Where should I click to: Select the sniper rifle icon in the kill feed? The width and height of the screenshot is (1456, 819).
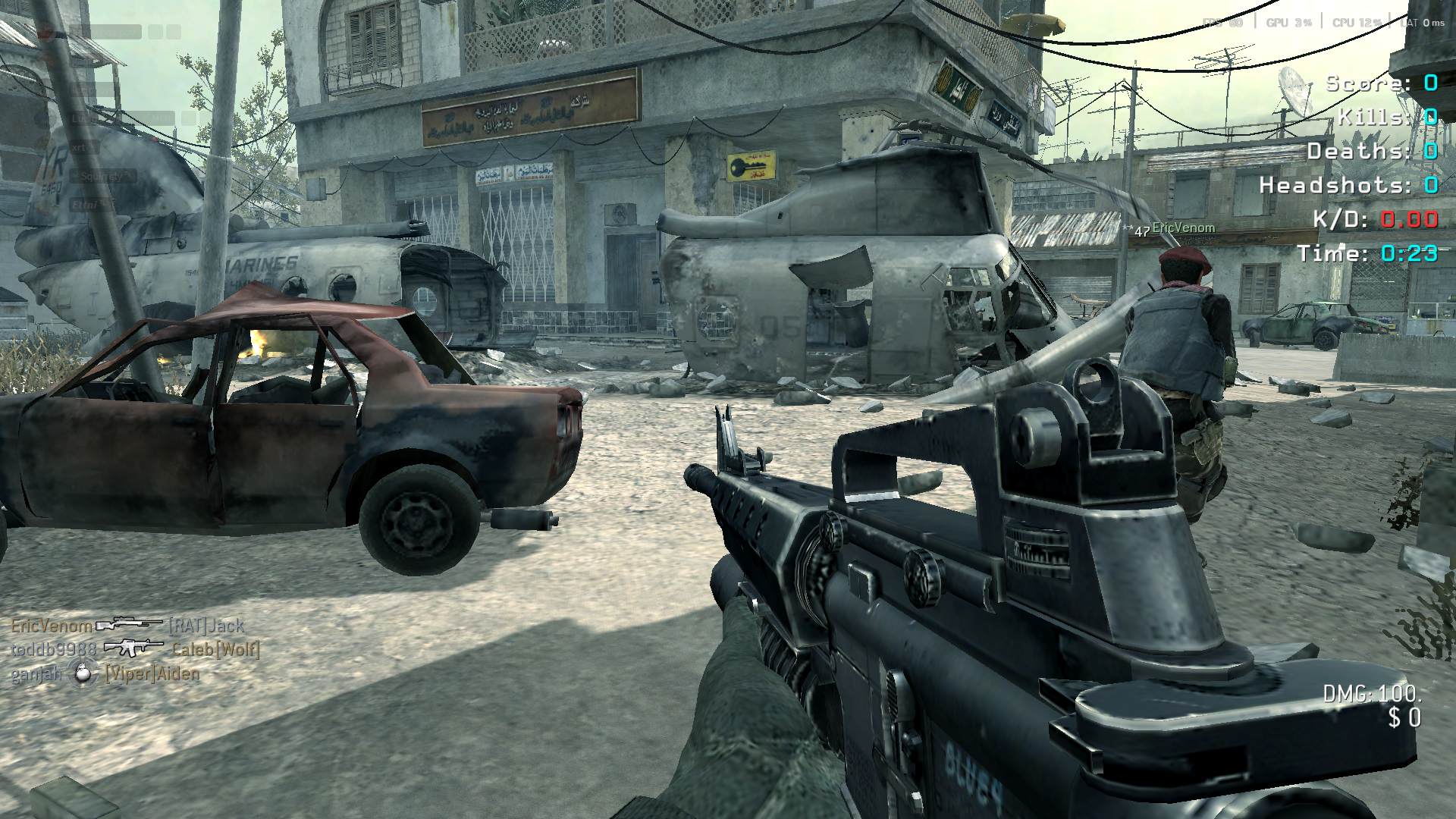(130, 624)
